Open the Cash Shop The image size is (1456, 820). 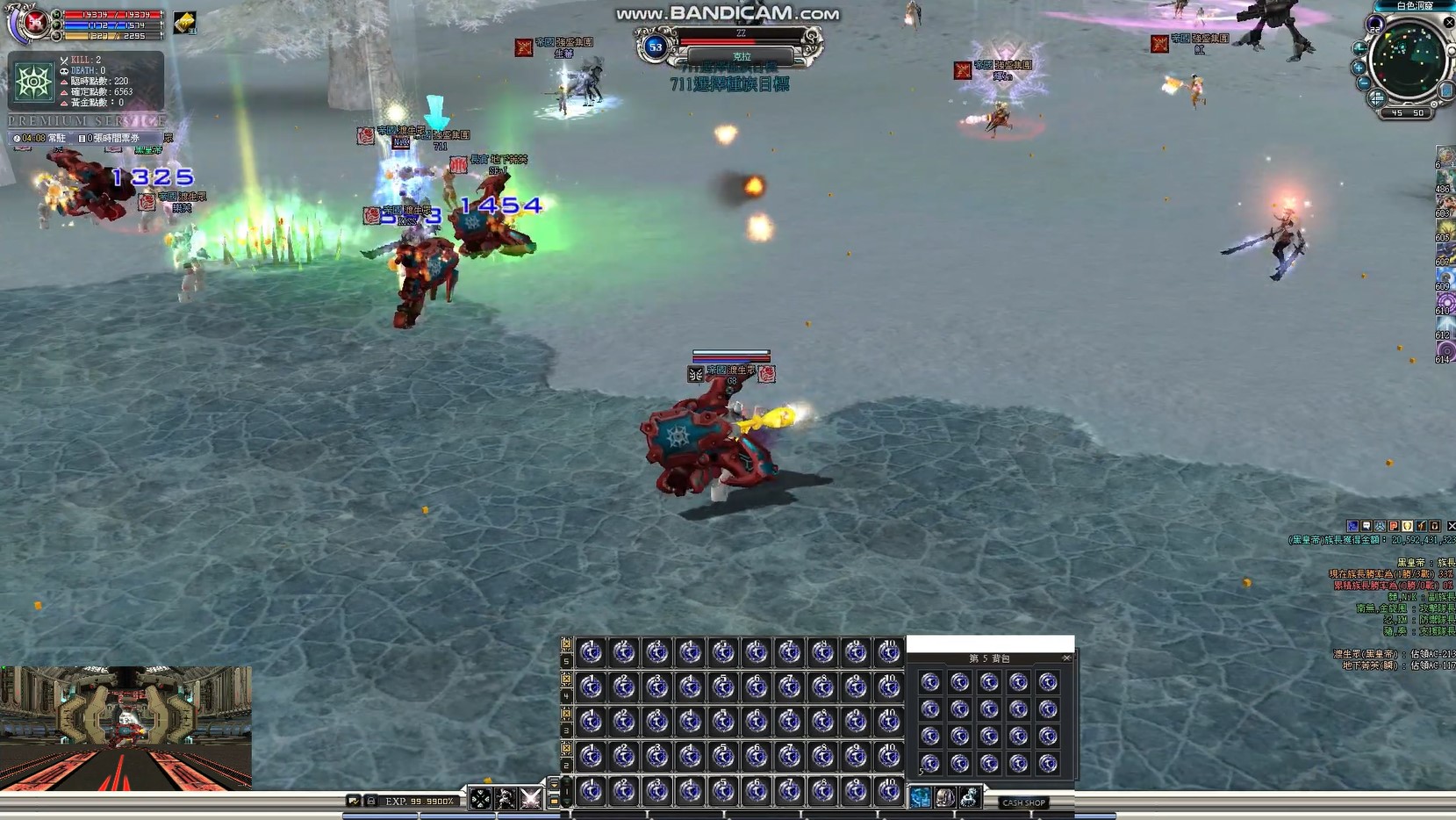(x=1023, y=802)
